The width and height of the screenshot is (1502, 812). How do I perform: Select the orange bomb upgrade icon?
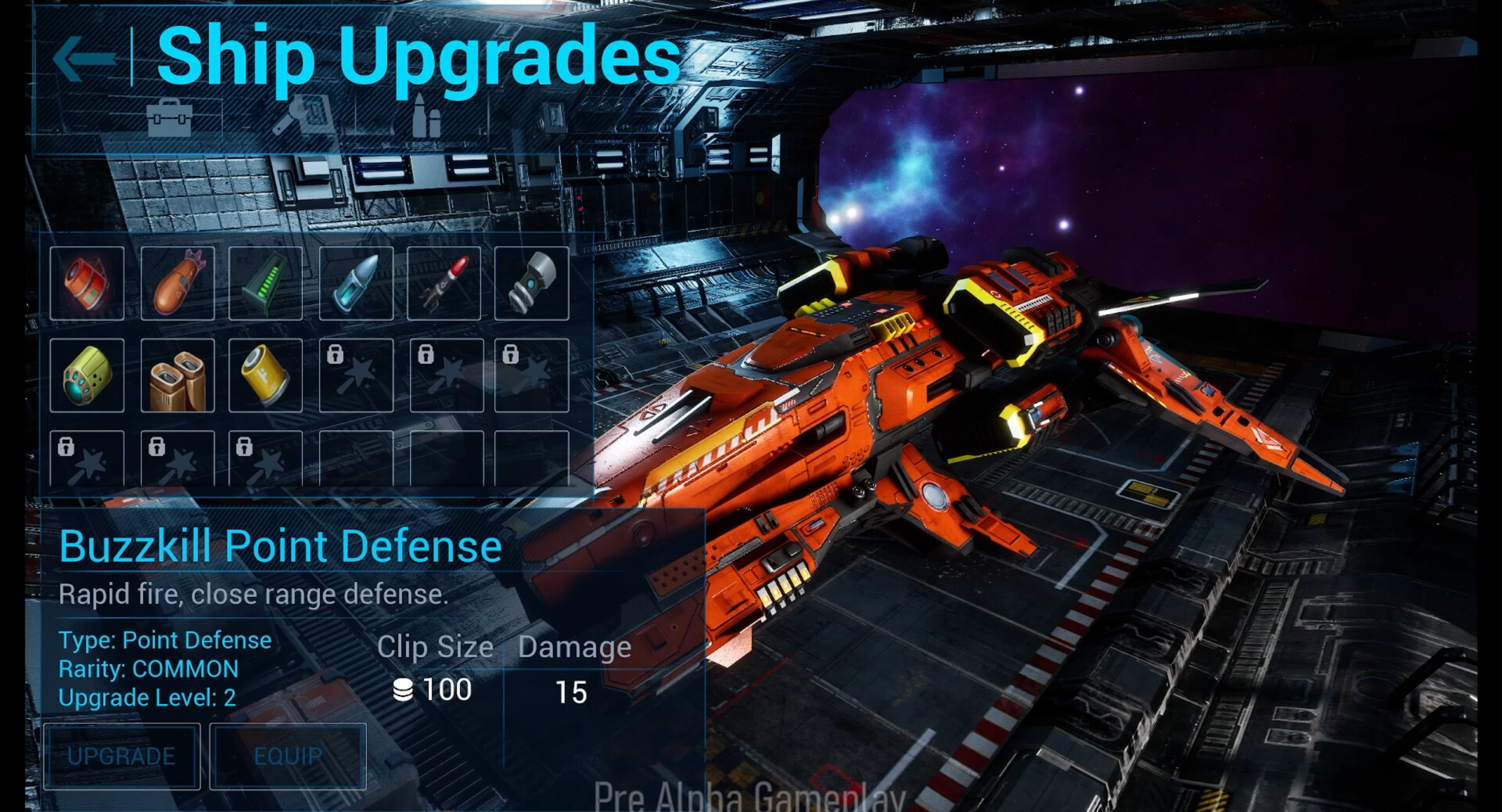[178, 283]
